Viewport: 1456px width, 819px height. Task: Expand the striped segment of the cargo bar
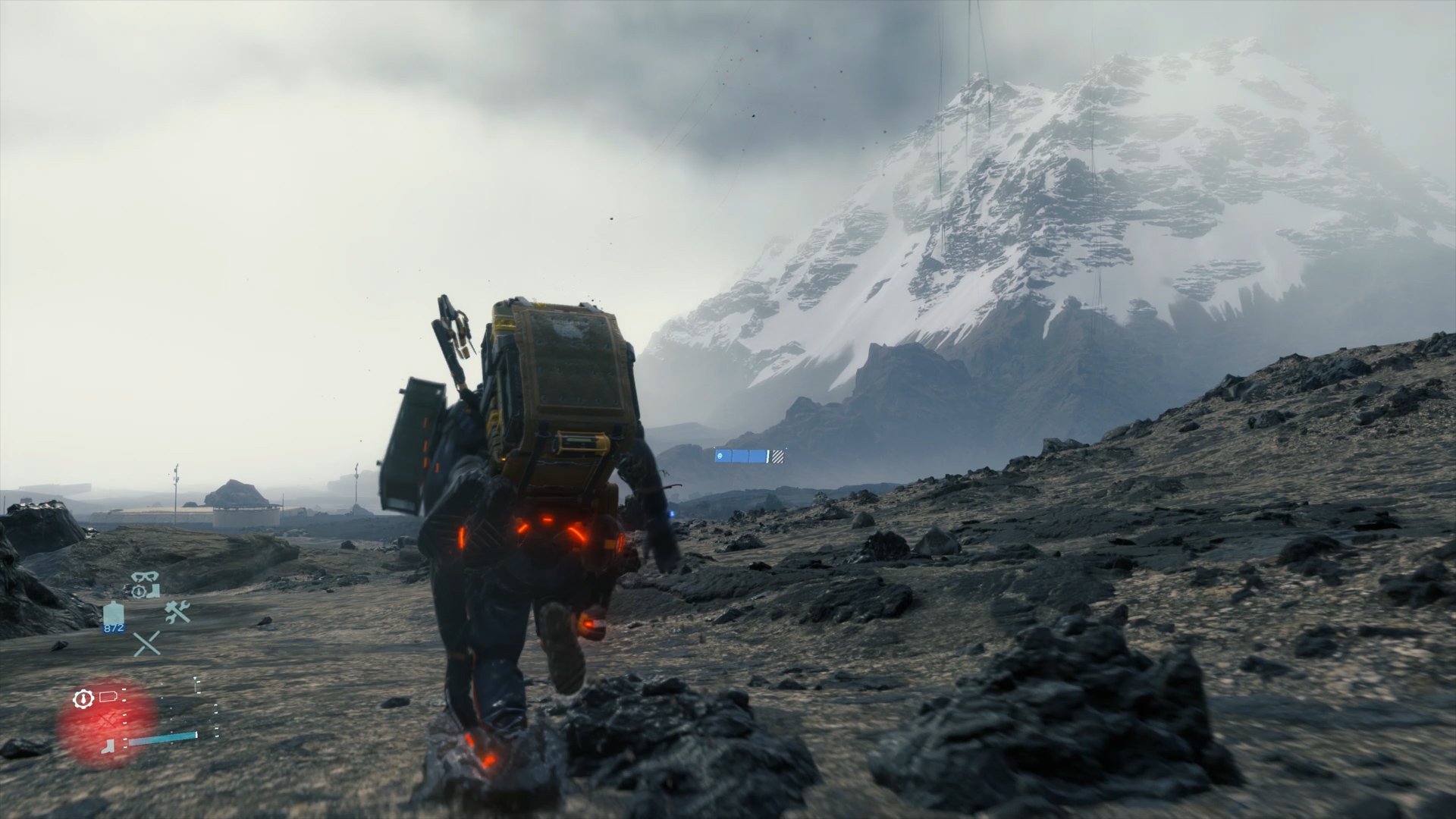[x=778, y=457]
